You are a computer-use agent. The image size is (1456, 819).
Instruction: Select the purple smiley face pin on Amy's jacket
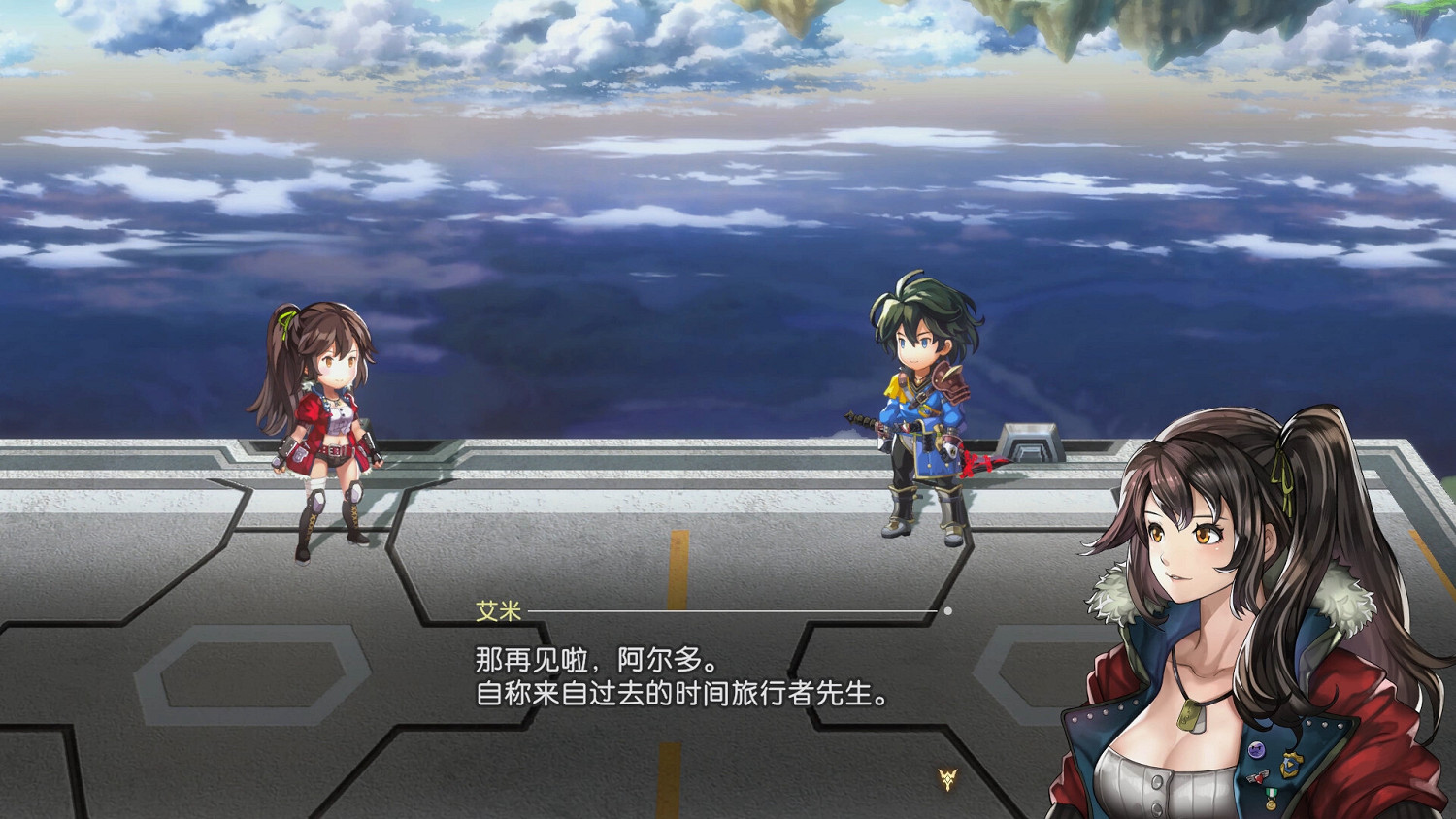(1257, 749)
